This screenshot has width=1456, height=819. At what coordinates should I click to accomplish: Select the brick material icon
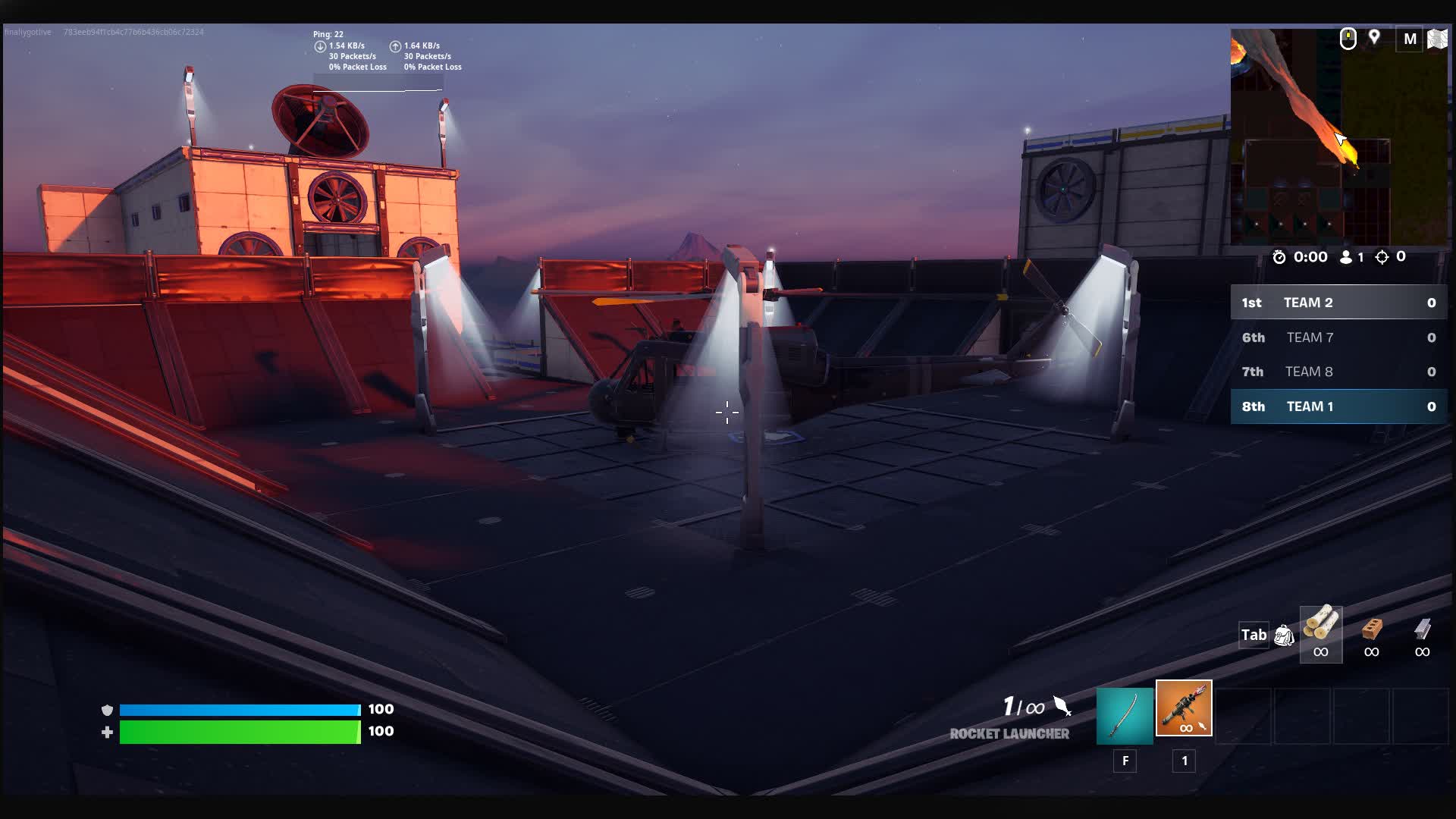[1371, 634]
